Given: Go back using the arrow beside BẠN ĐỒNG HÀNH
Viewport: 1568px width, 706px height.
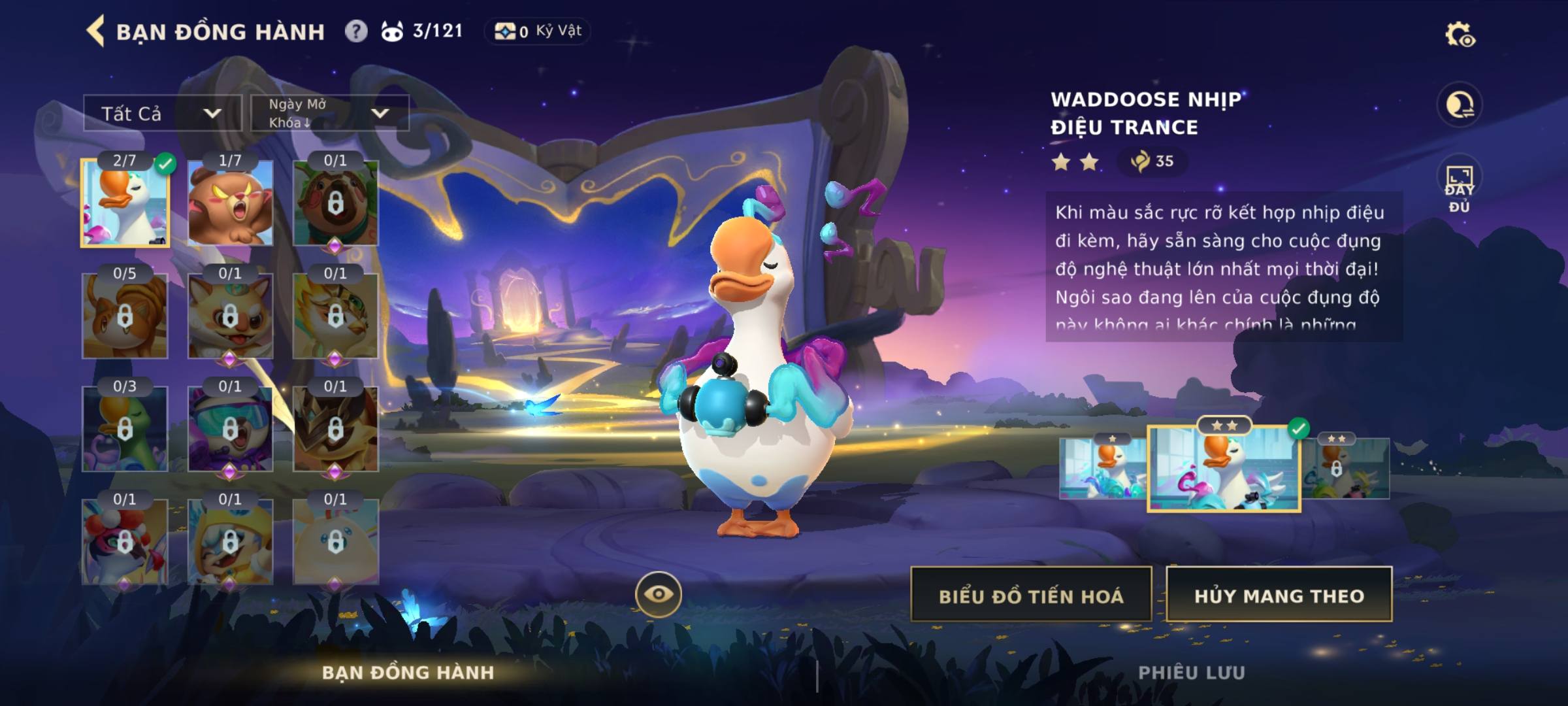Looking at the screenshot, I should click(95, 31).
